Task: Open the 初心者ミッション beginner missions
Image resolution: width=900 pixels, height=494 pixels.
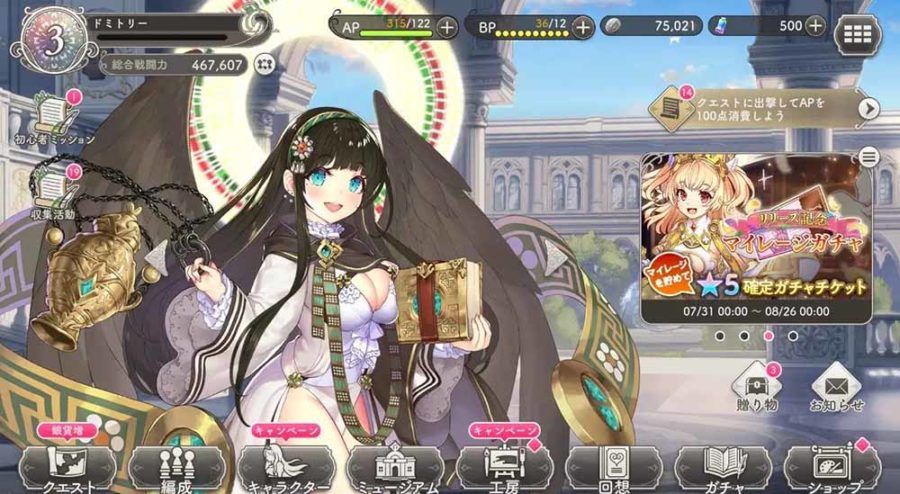Action: tap(54, 118)
